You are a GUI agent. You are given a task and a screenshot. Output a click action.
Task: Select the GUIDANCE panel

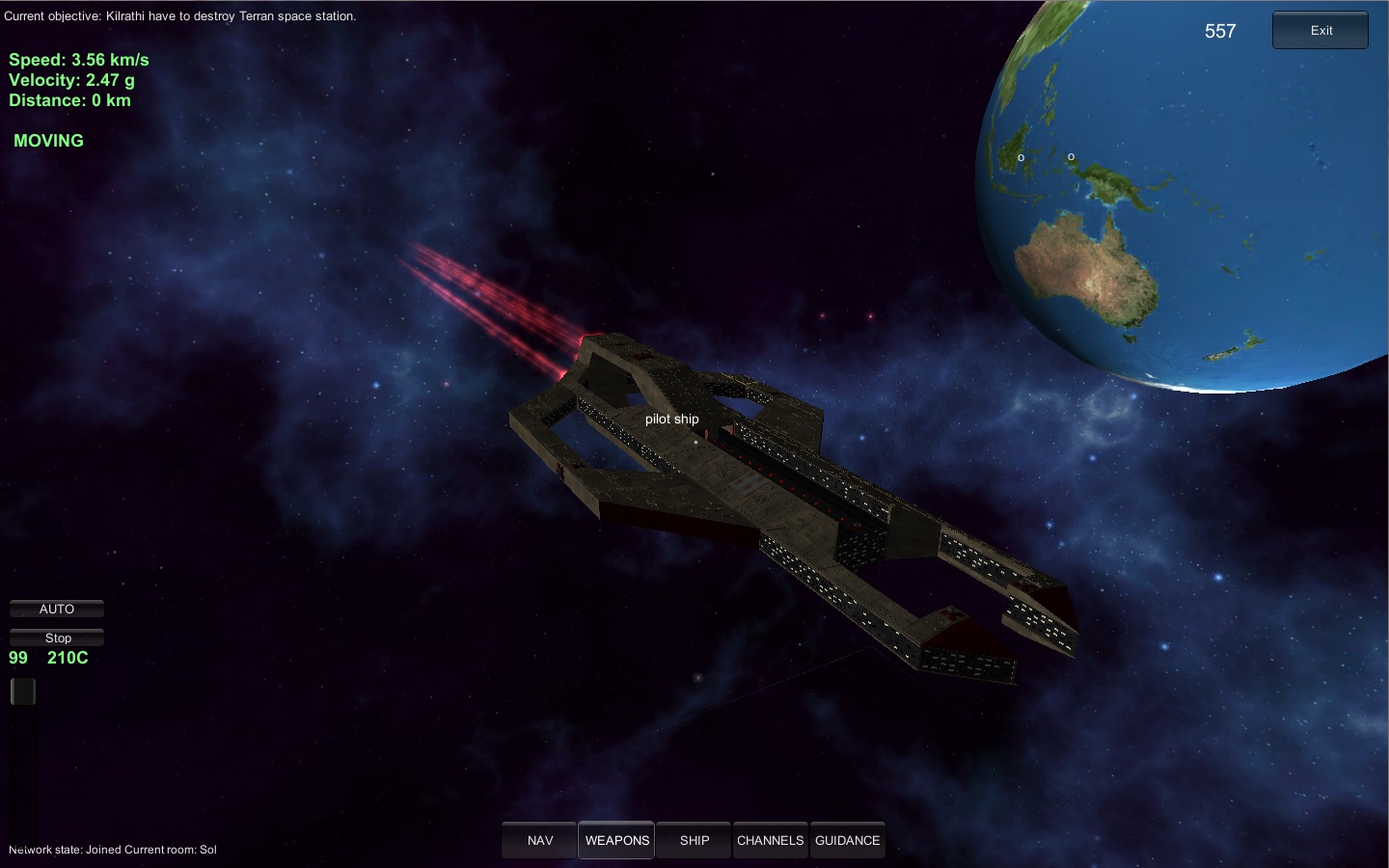point(847,840)
